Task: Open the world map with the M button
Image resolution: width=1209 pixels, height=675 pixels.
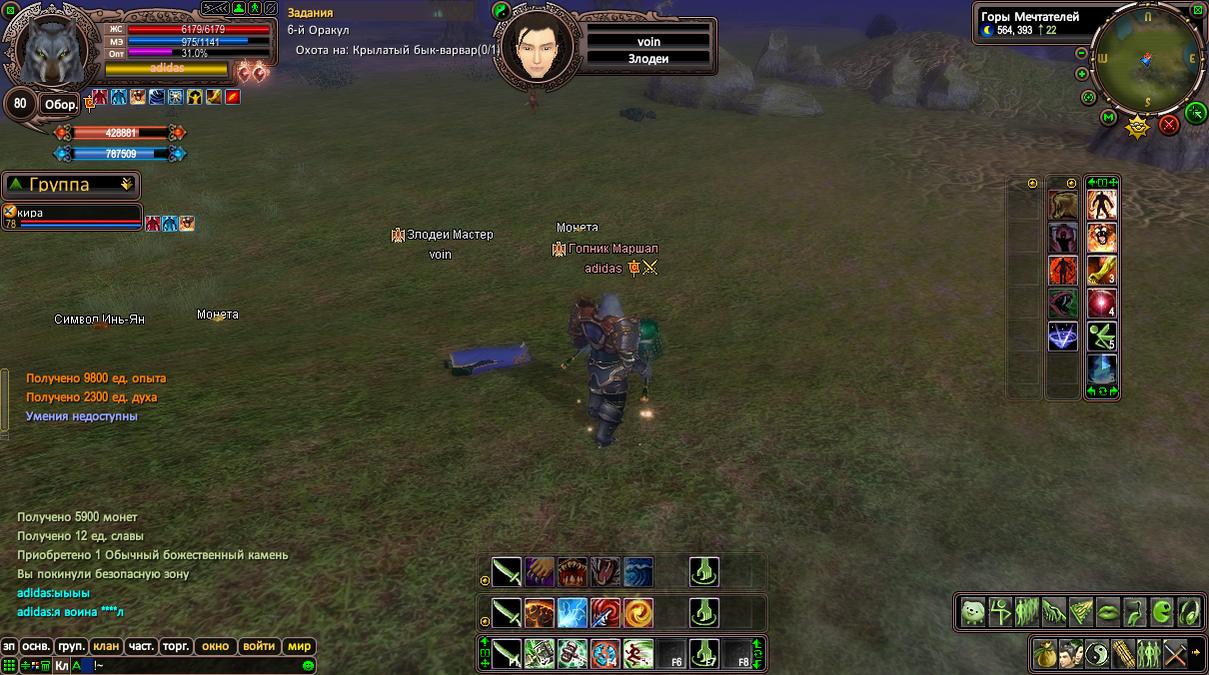Action: pyautogui.click(x=1109, y=118)
